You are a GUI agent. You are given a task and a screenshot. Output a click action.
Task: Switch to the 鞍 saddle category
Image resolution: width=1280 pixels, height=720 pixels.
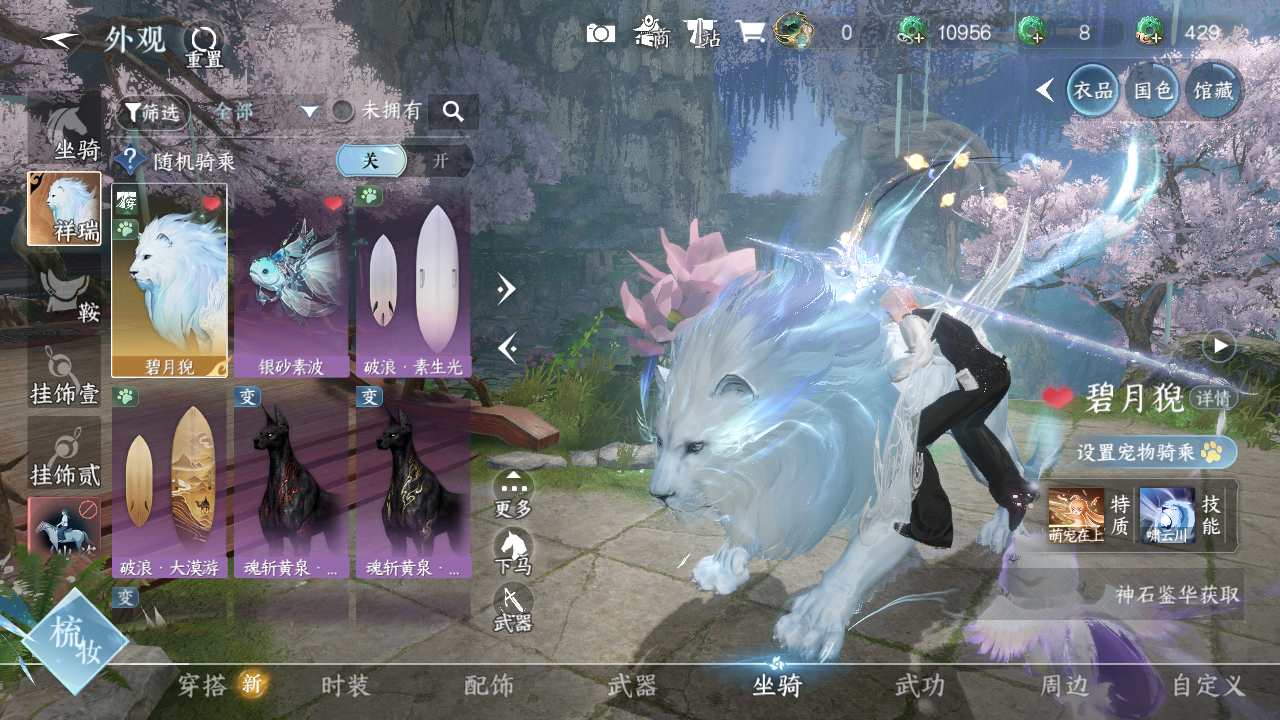click(x=65, y=294)
